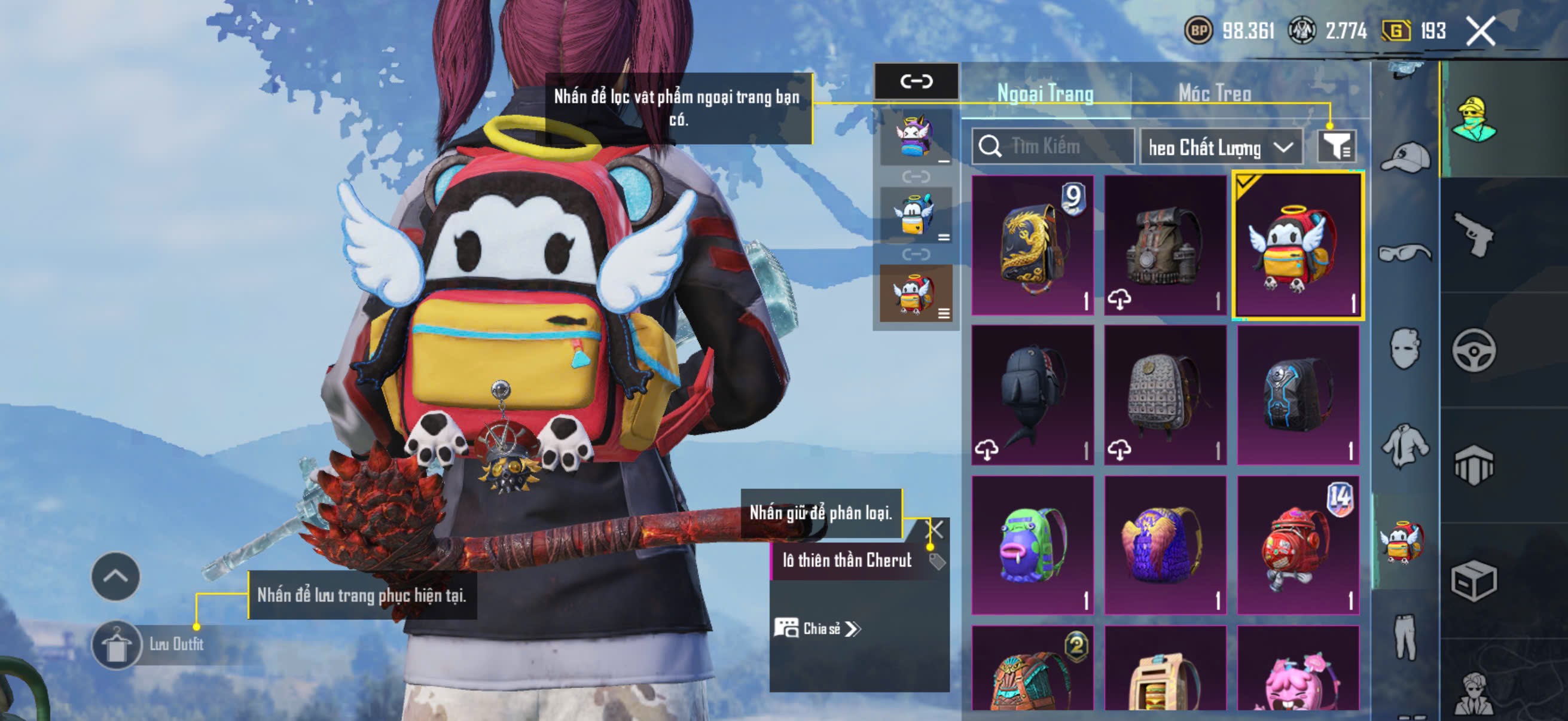Image resolution: width=1568 pixels, height=721 pixels.
Task: Open the Chất Lượng sort dropdown
Action: point(1221,147)
